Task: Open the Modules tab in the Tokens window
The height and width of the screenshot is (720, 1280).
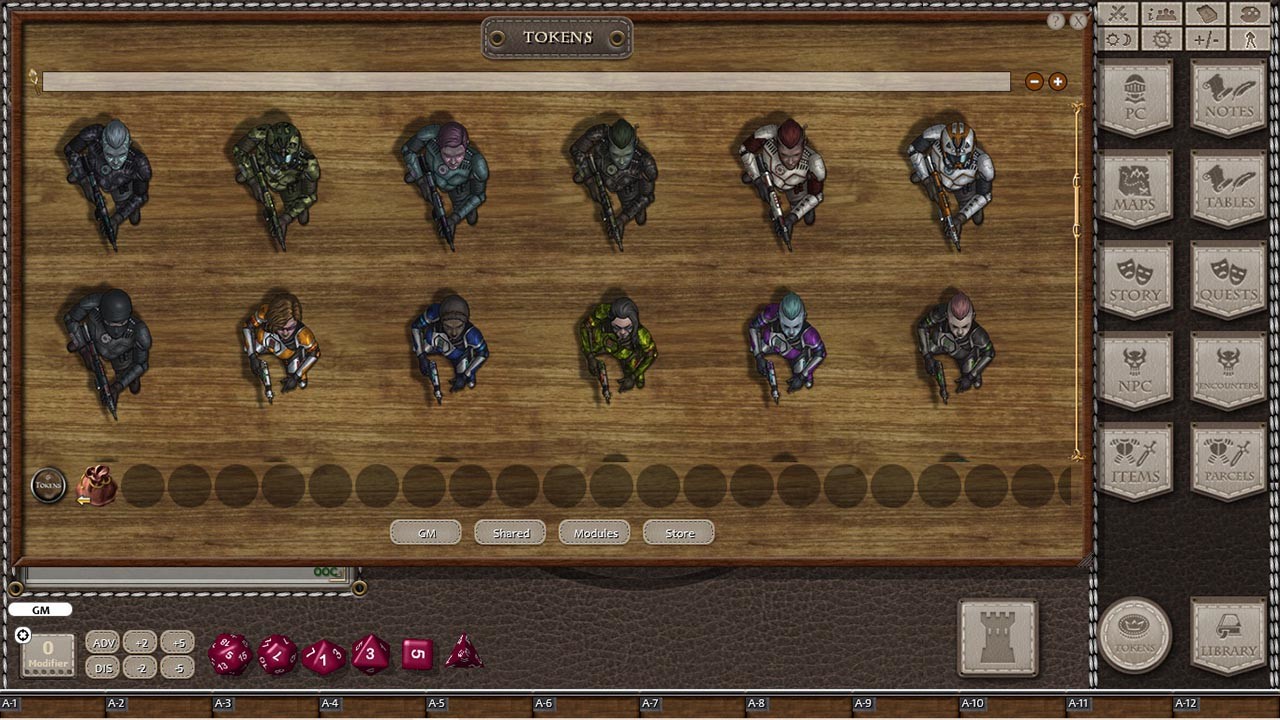Action: point(594,533)
